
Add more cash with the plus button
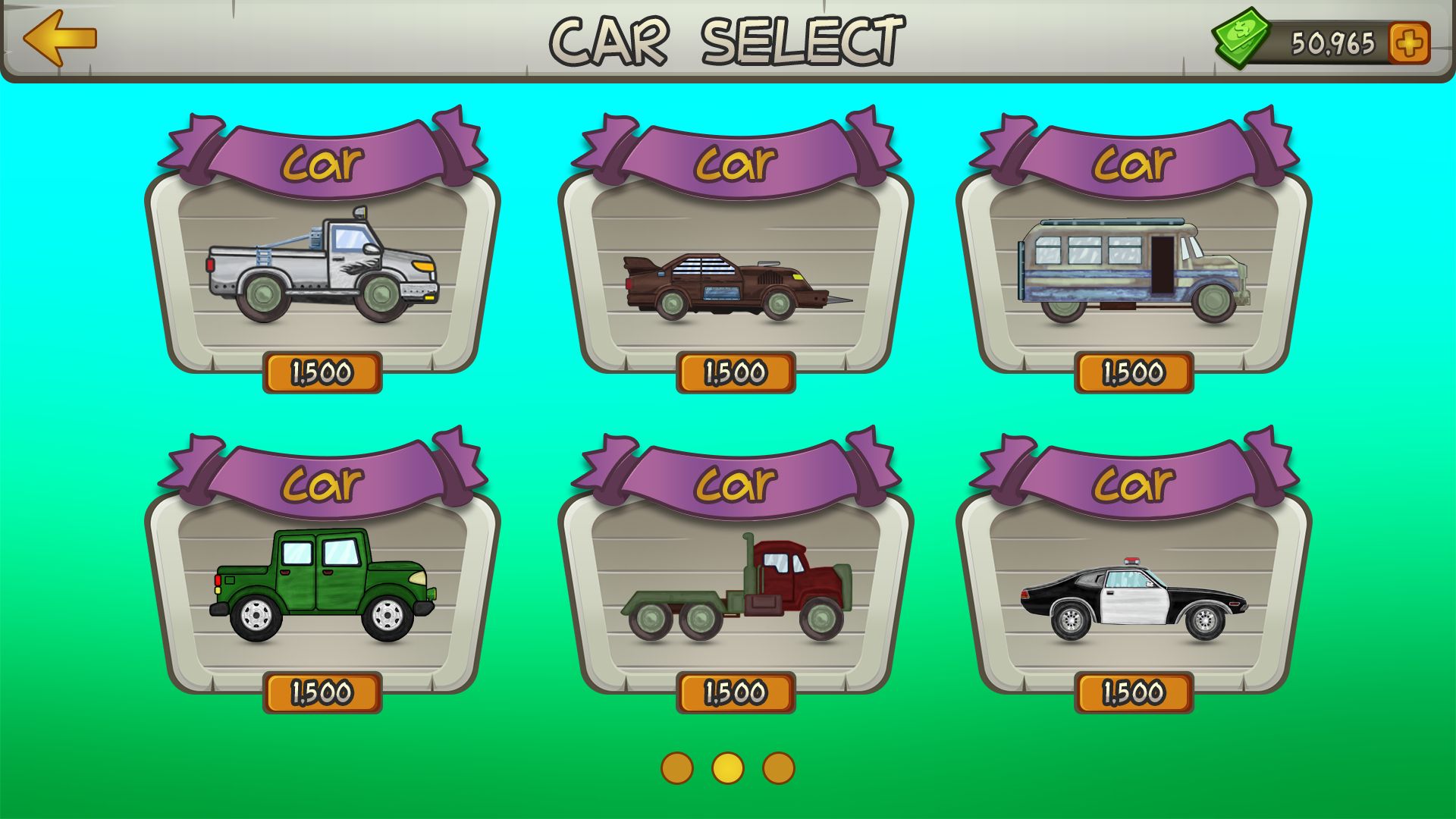(1409, 42)
